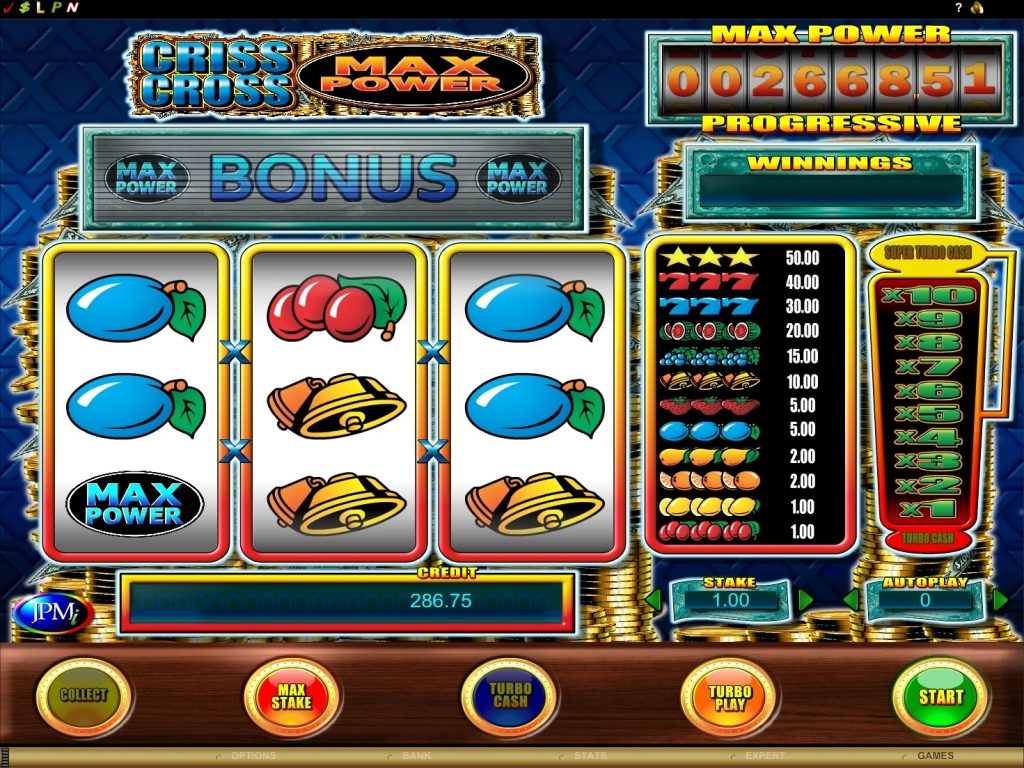The width and height of the screenshot is (1024, 768).
Task: Click the red checkmark icon
Action: (x=8, y=7)
